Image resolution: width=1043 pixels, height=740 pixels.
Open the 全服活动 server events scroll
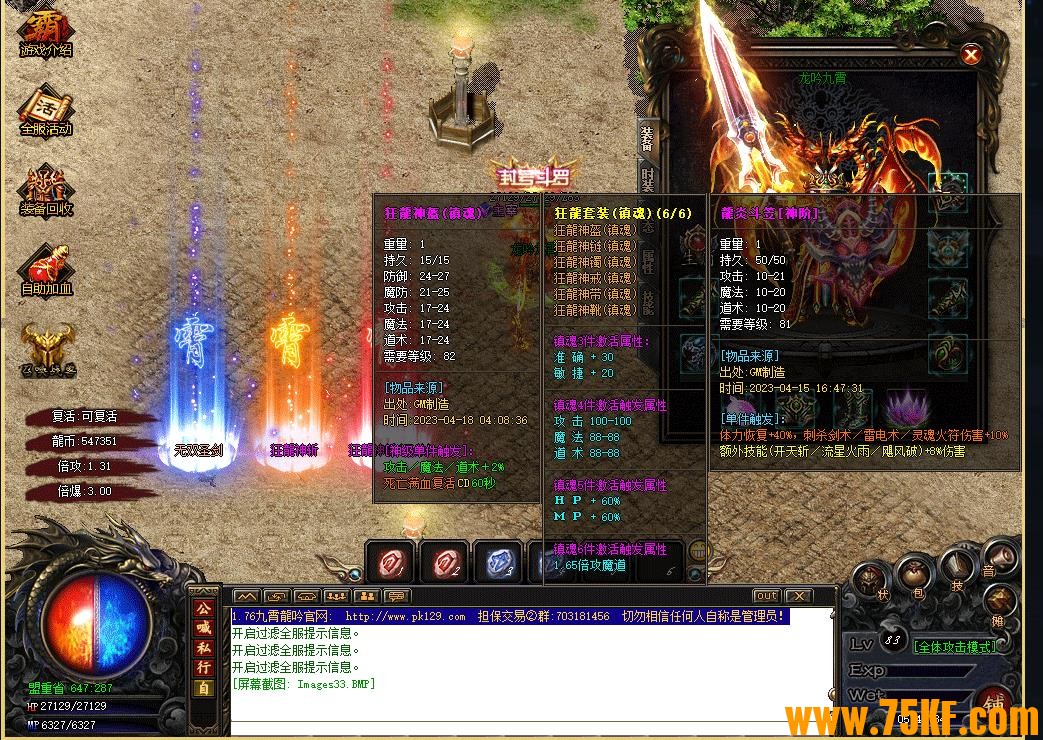pos(45,109)
